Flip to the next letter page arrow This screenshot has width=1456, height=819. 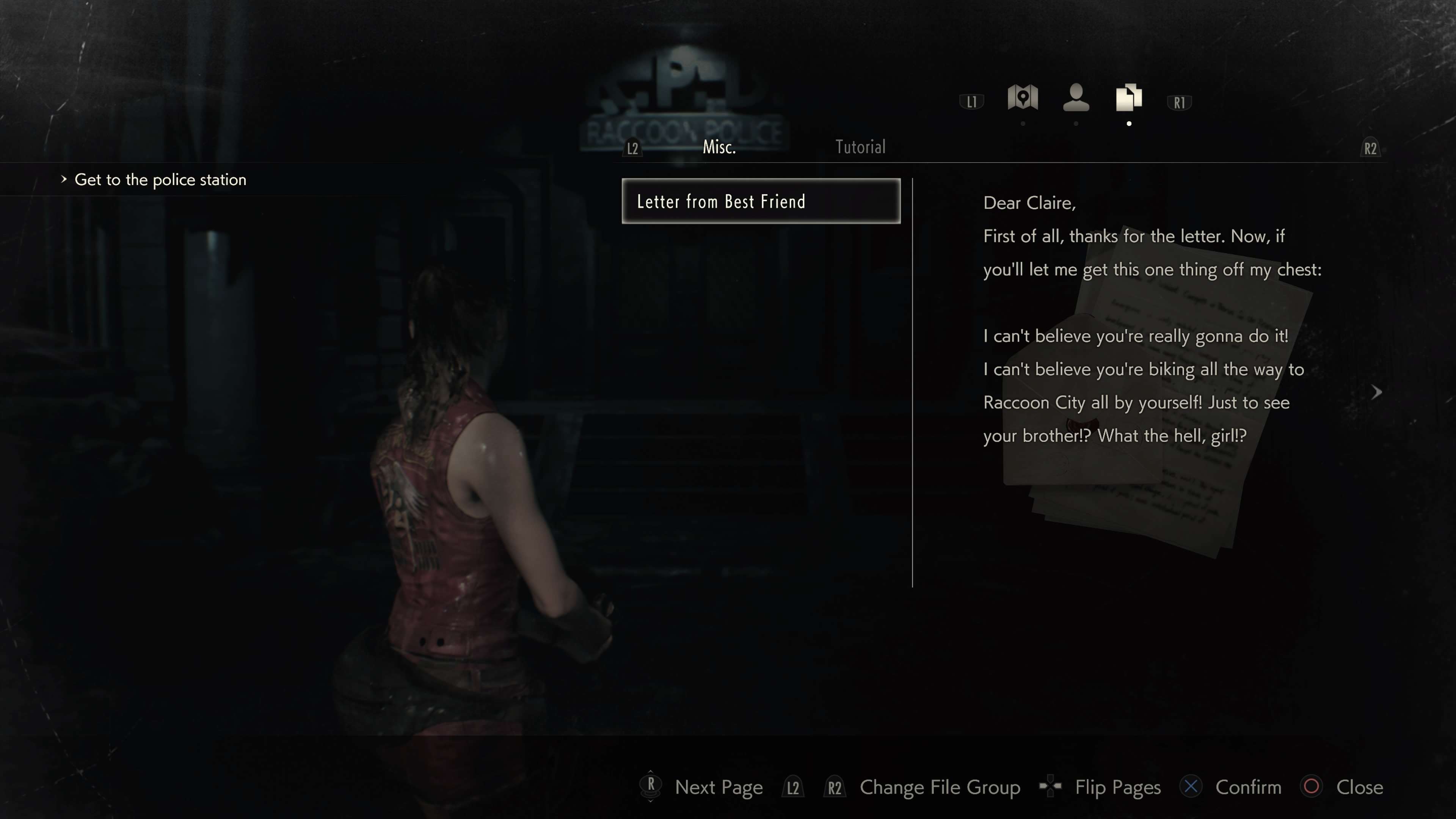tap(1377, 392)
